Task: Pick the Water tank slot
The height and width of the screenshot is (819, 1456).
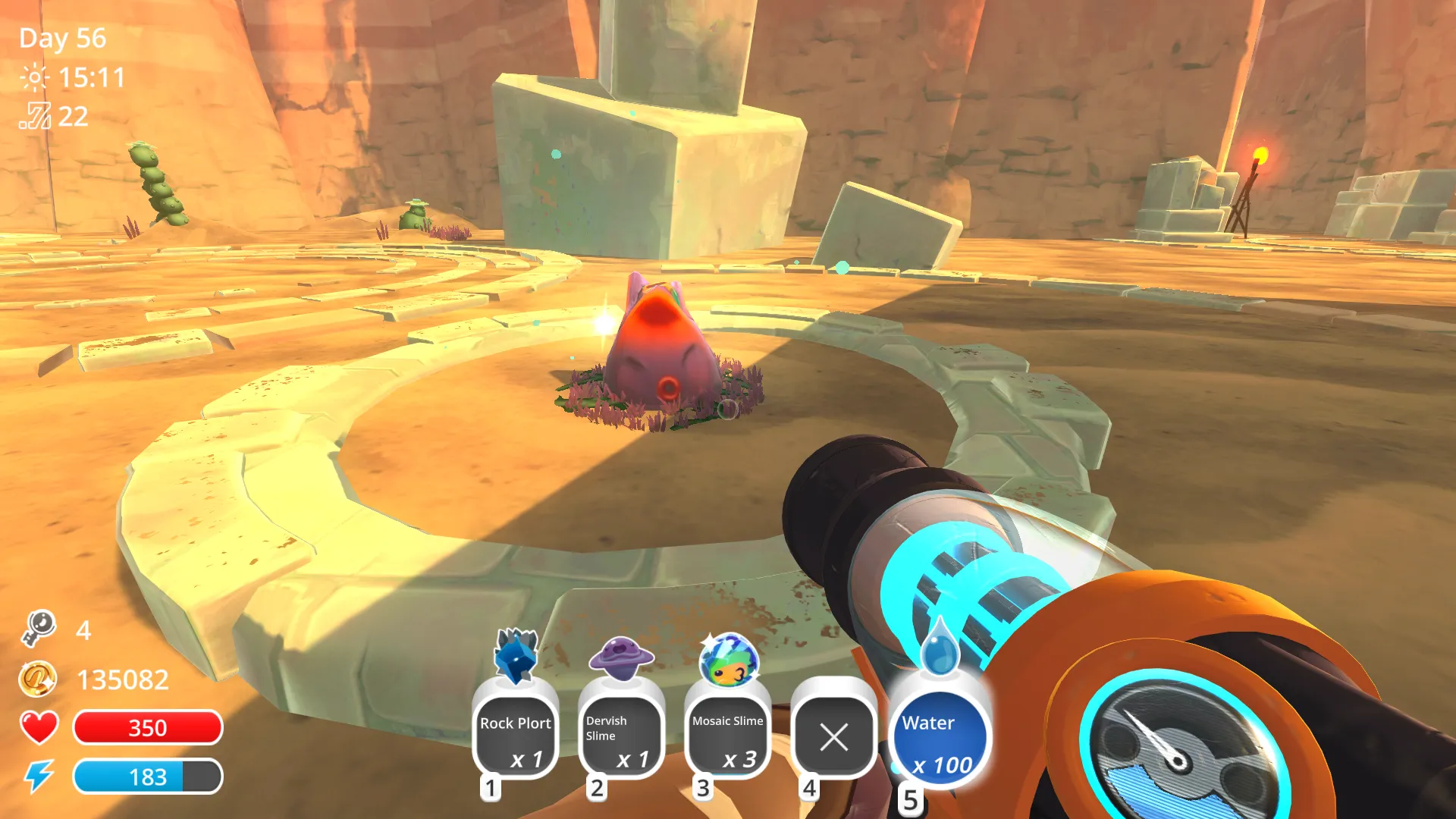Action: pyautogui.click(x=940, y=739)
